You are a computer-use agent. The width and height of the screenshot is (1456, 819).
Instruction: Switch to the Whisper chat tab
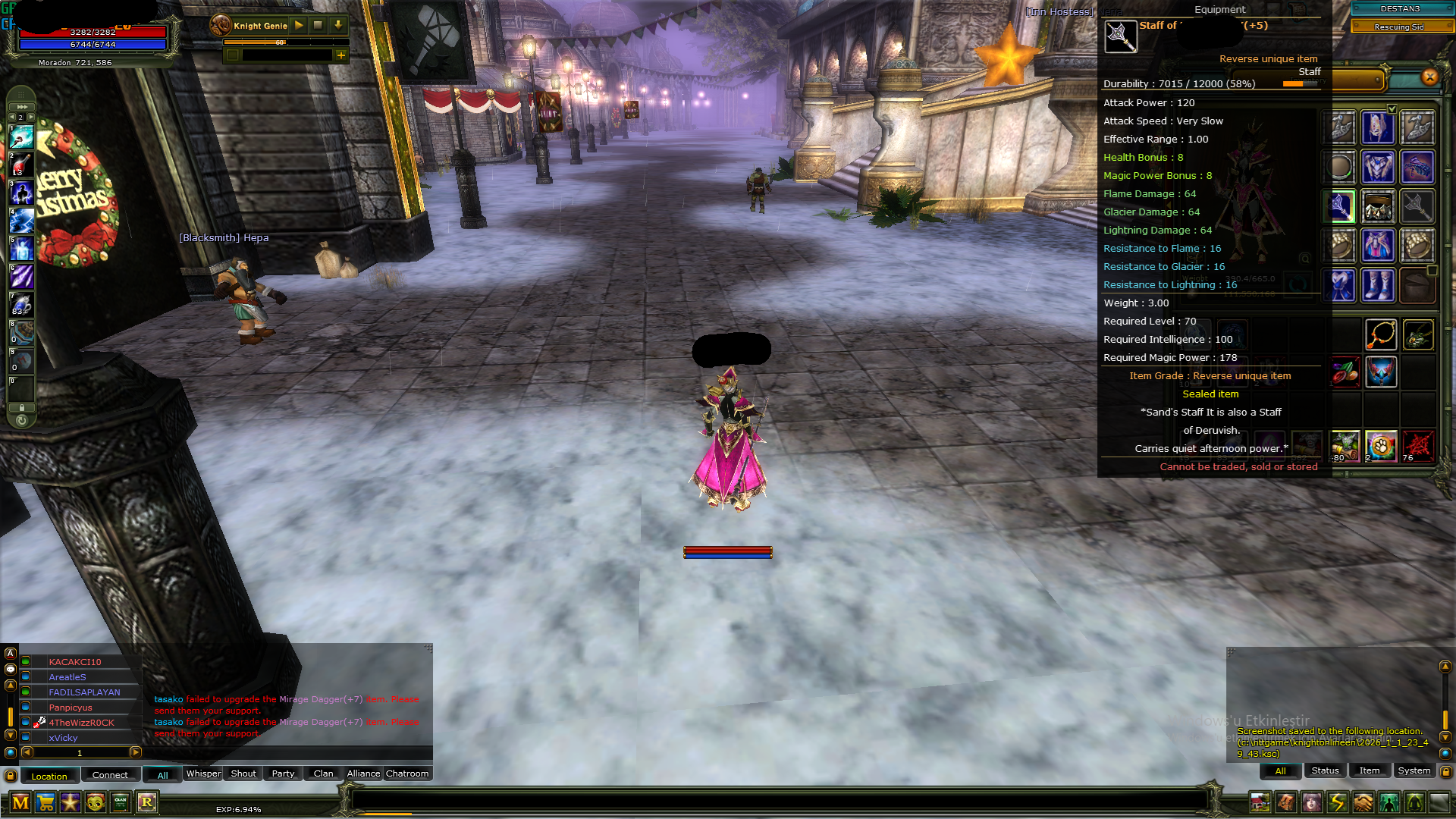click(x=203, y=773)
